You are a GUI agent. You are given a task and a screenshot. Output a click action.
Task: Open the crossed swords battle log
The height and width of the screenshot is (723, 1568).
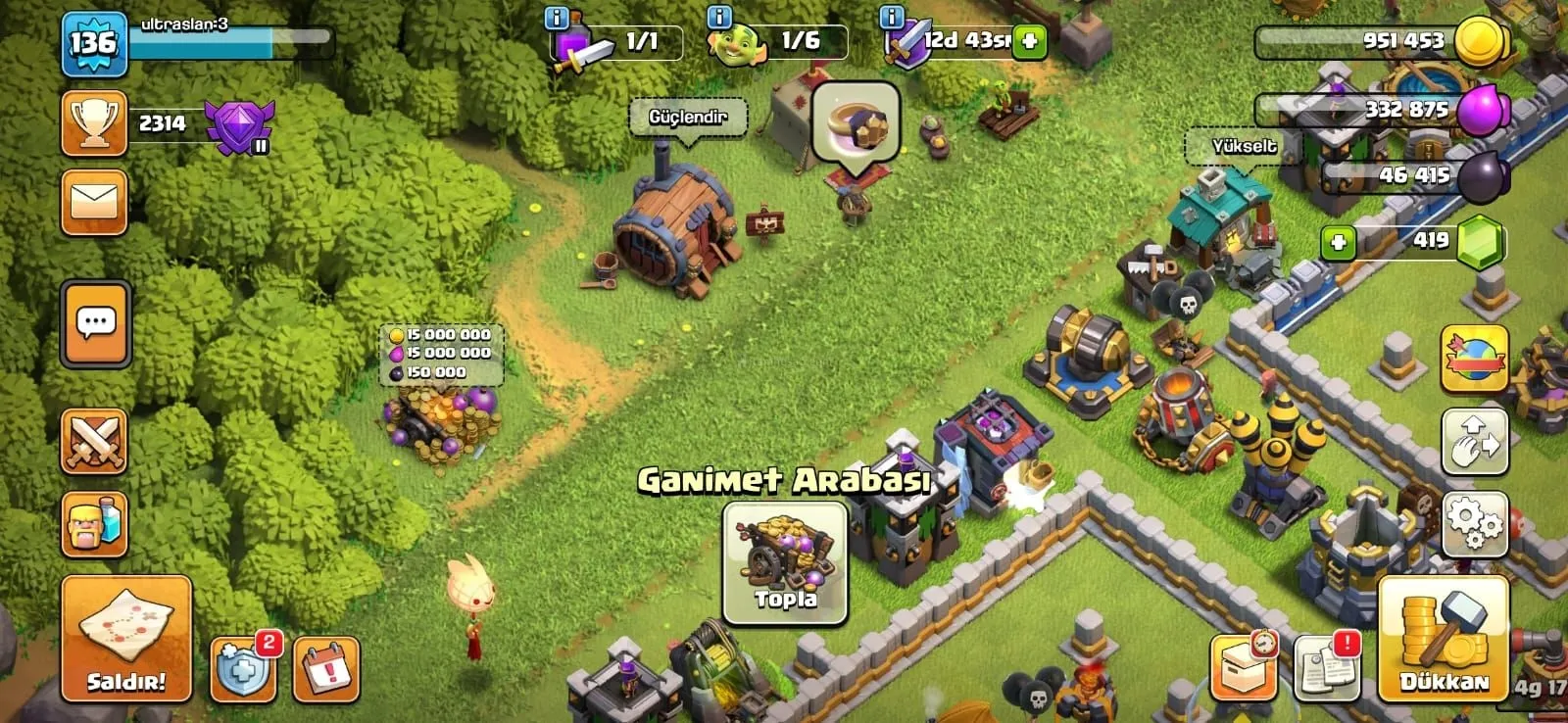point(94,442)
